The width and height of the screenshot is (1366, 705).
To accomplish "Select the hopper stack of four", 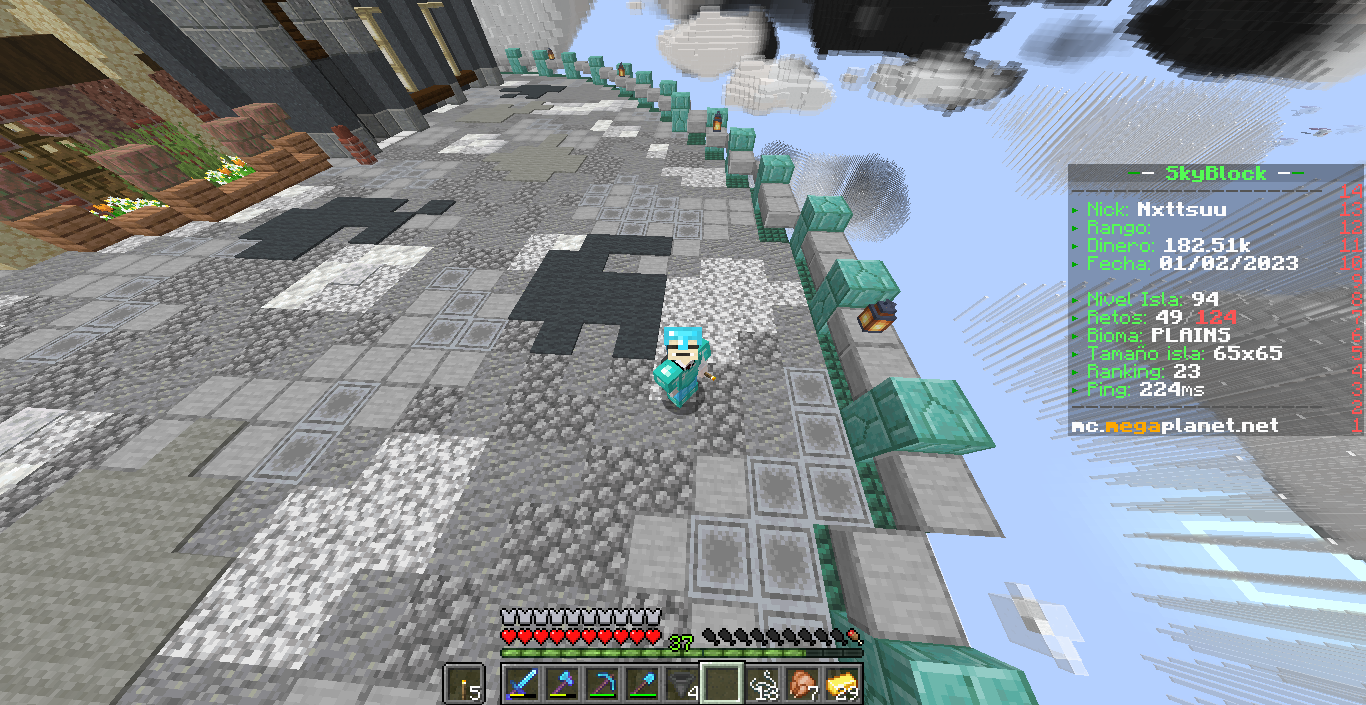I will coord(682,684).
